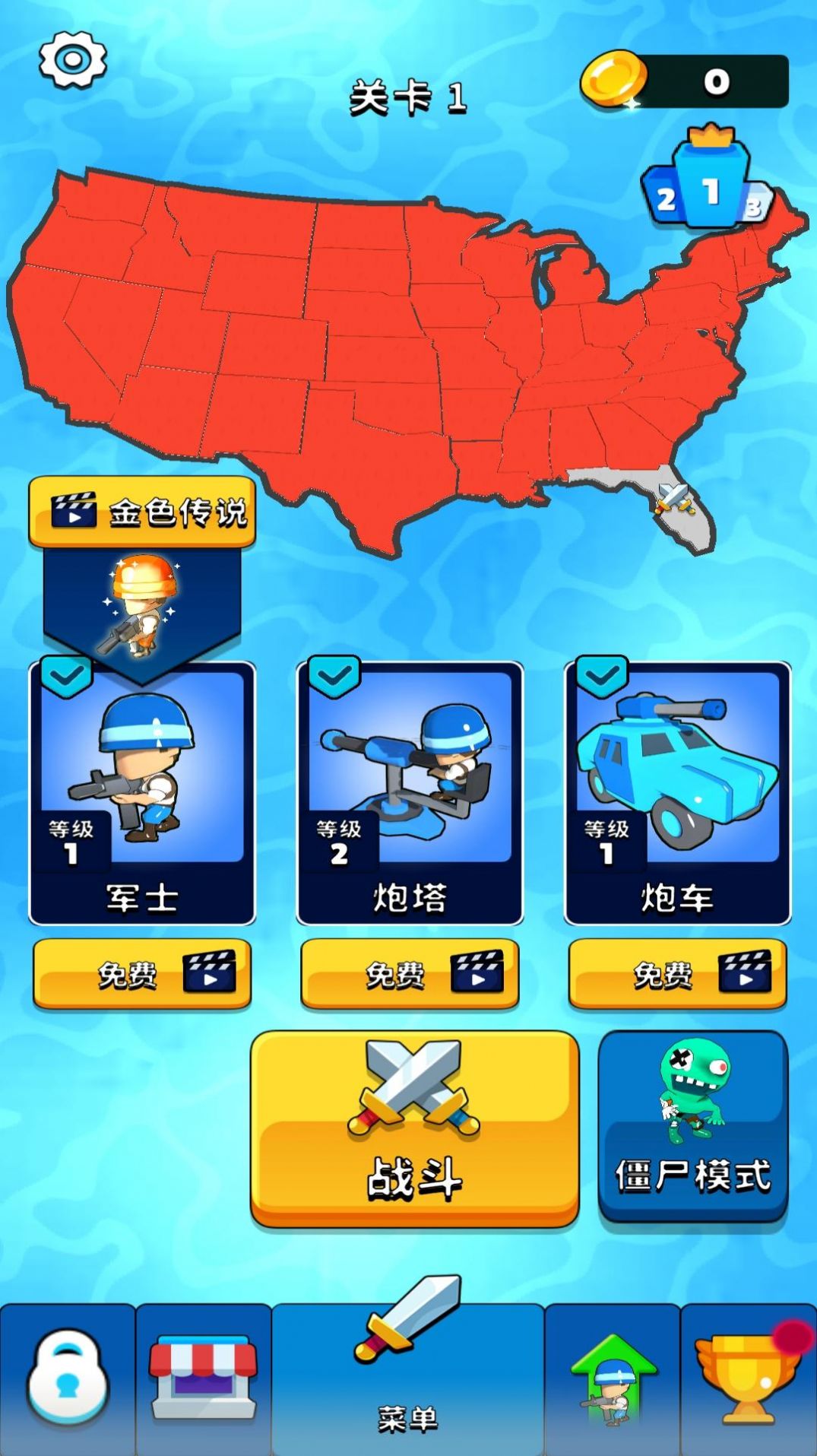Switch to the shop stall tab
Viewport: 817px width, 1456px height.
click(x=204, y=1380)
